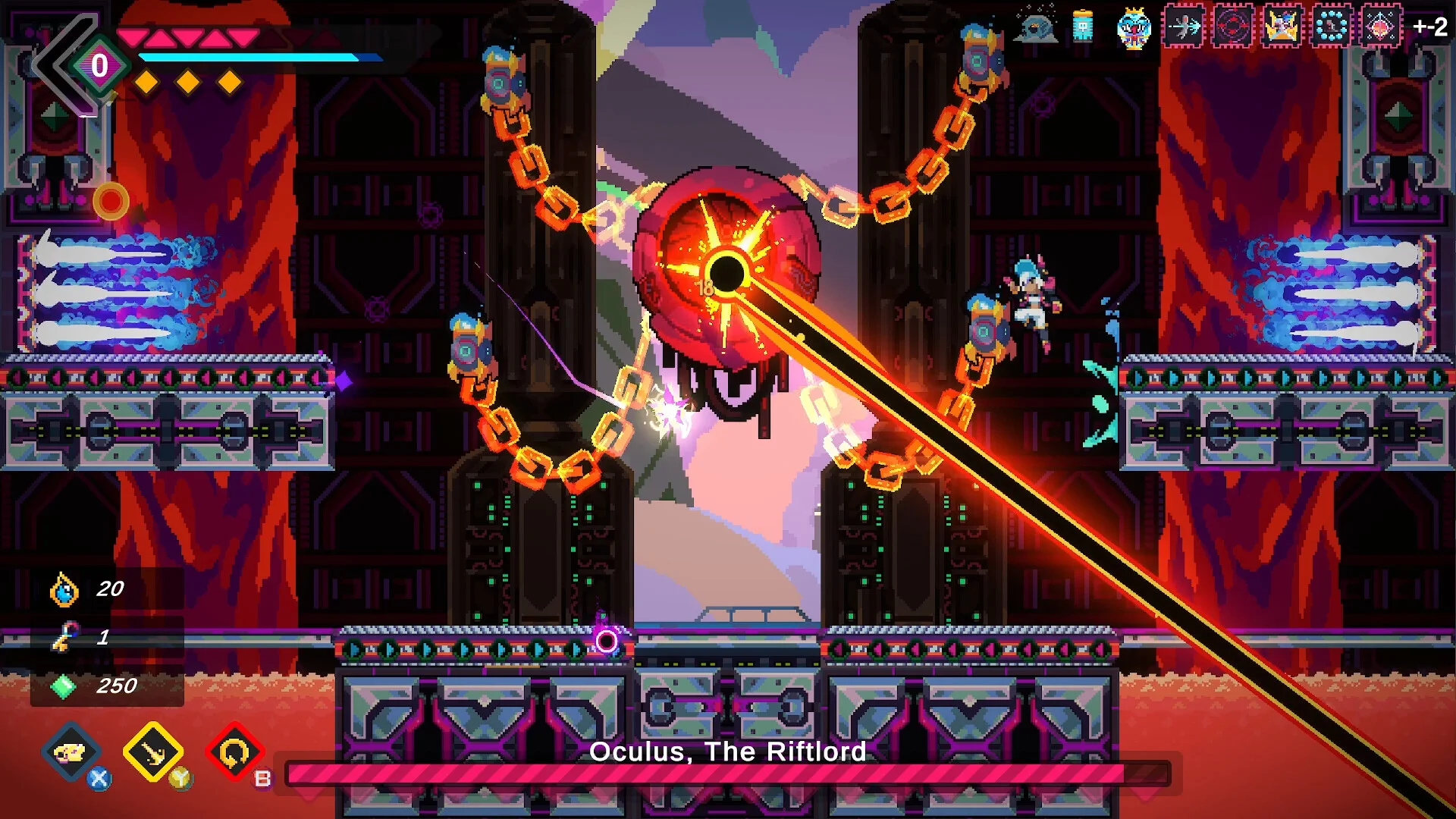The width and height of the screenshot is (1456, 819).
Task: Trigger the red circular arrow spin ability
Action: click(234, 752)
